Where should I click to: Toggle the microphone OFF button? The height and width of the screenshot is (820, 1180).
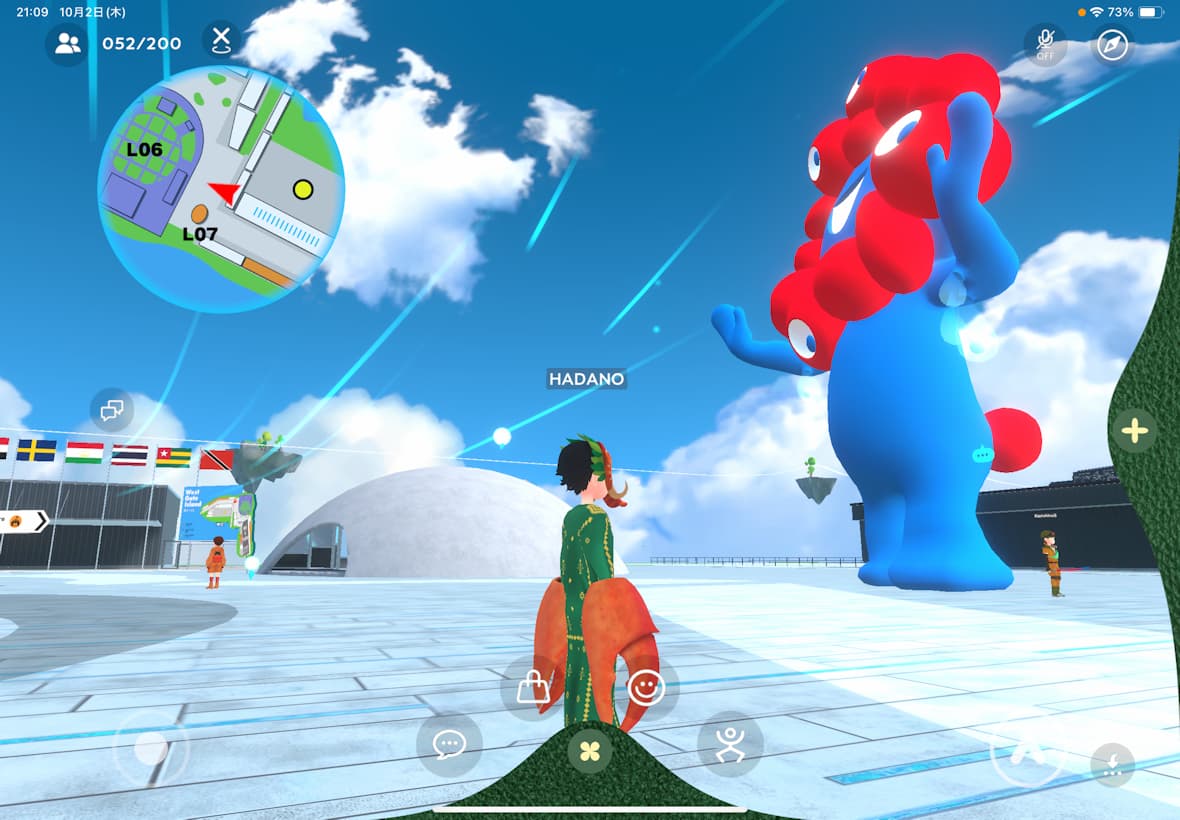pos(1045,44)
